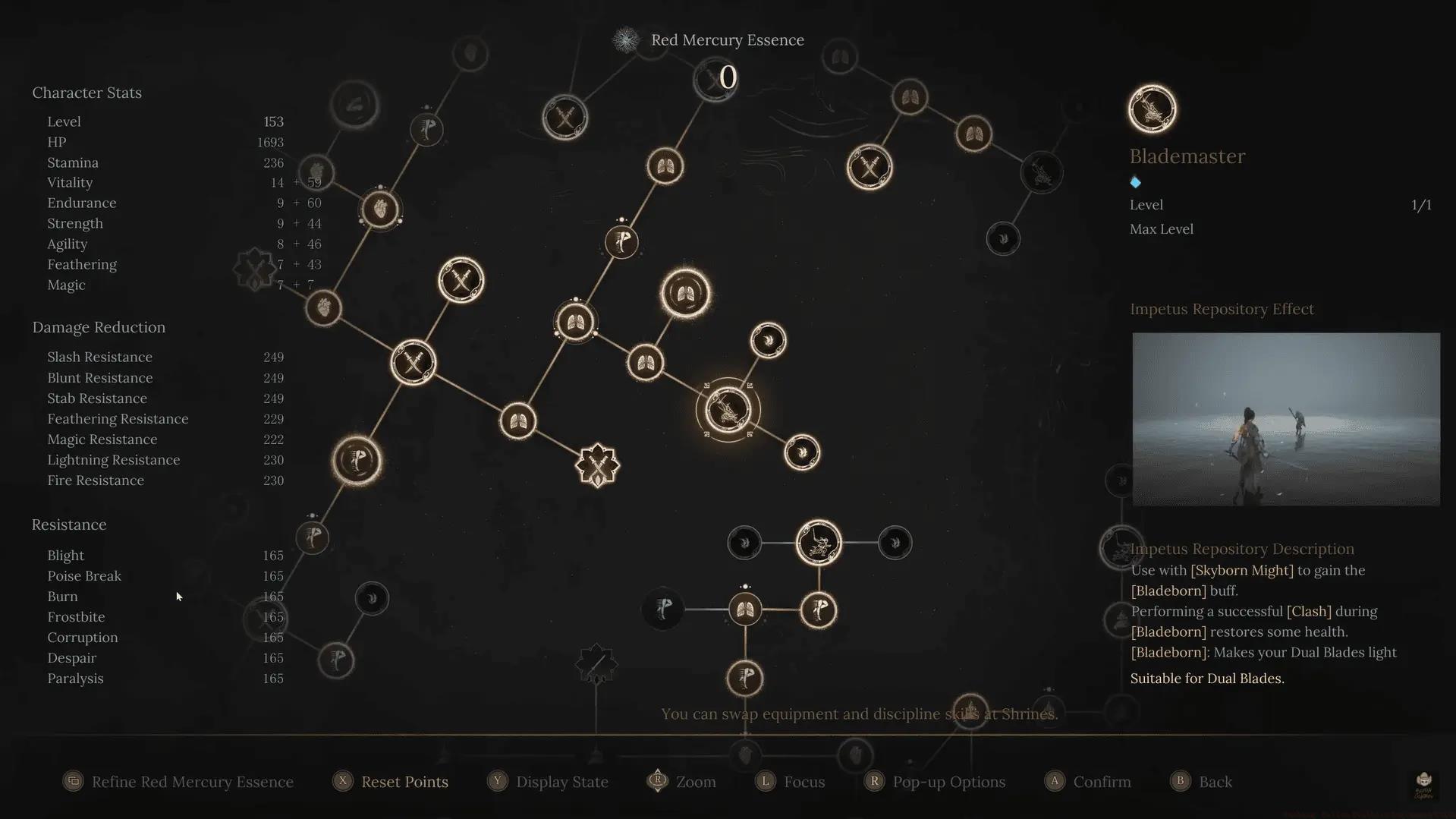Viewport: 1456px width, 819px height.
Task: Click the Back option
Action: pyautogui.click(x=1215, y=782)
